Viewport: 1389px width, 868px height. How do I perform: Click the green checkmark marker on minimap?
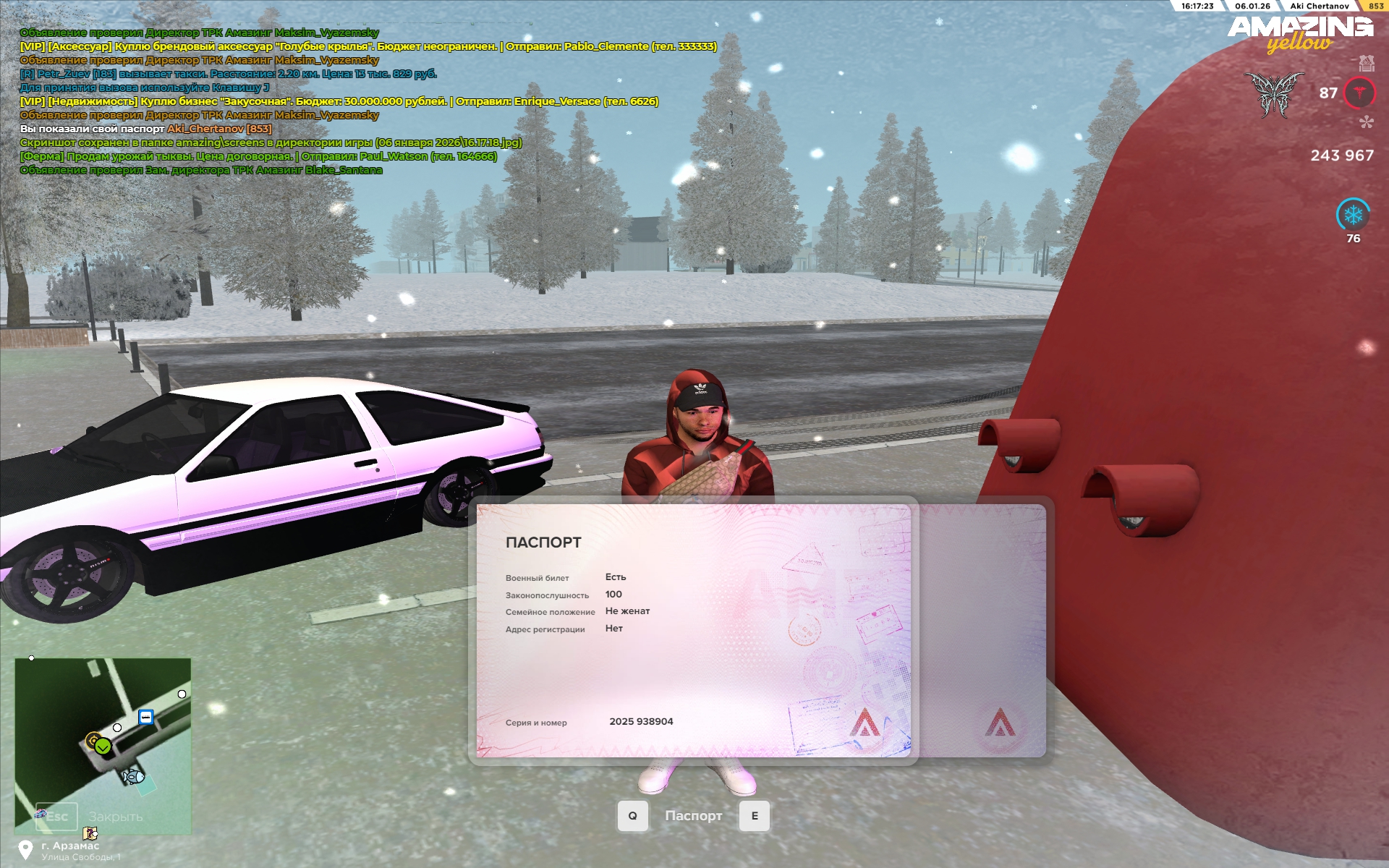[x=103, y=746]
